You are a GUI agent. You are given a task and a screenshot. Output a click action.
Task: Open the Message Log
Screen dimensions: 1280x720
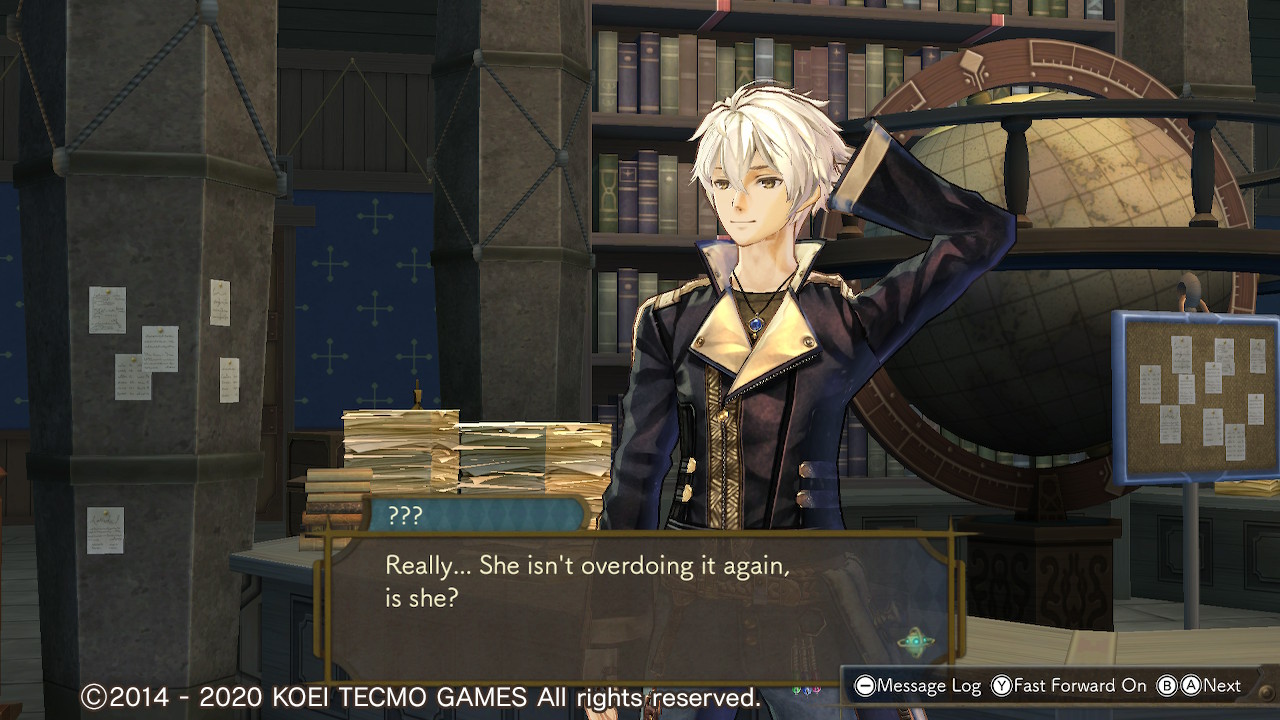coord(918,686)
